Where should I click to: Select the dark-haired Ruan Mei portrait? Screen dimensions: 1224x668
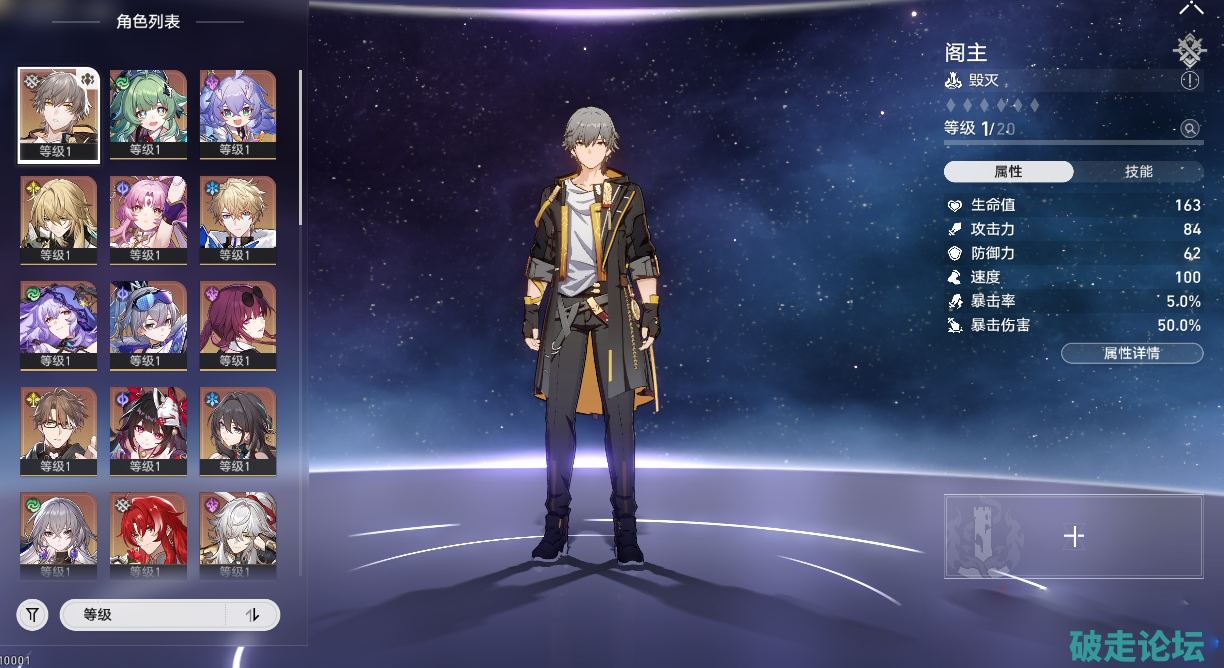click(238, 426)
